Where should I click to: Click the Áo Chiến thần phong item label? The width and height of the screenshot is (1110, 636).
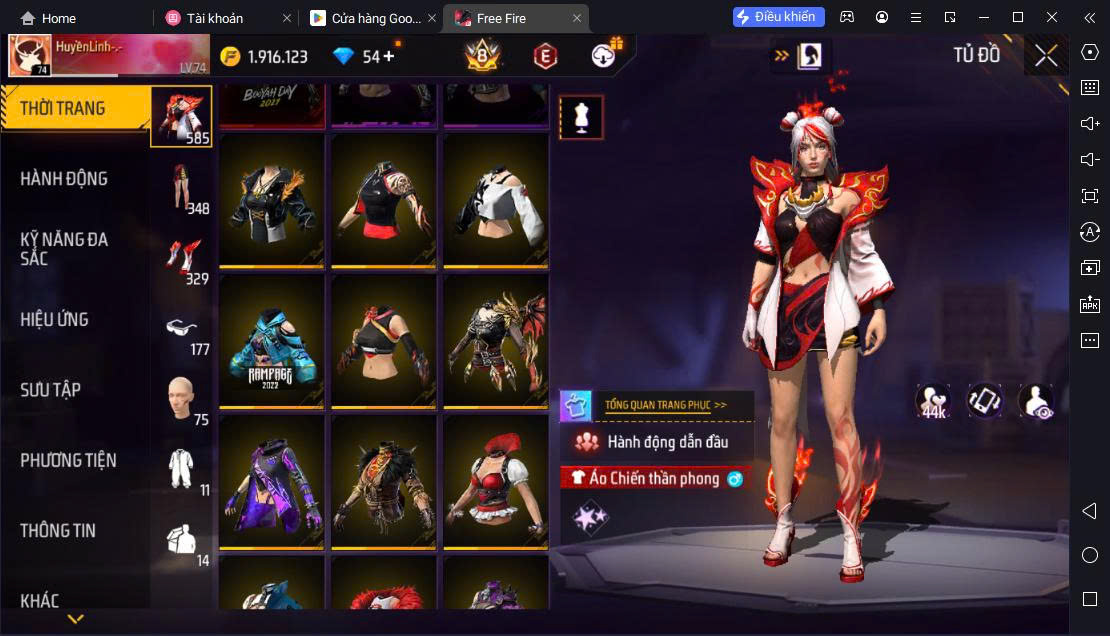tap(654, 479)
